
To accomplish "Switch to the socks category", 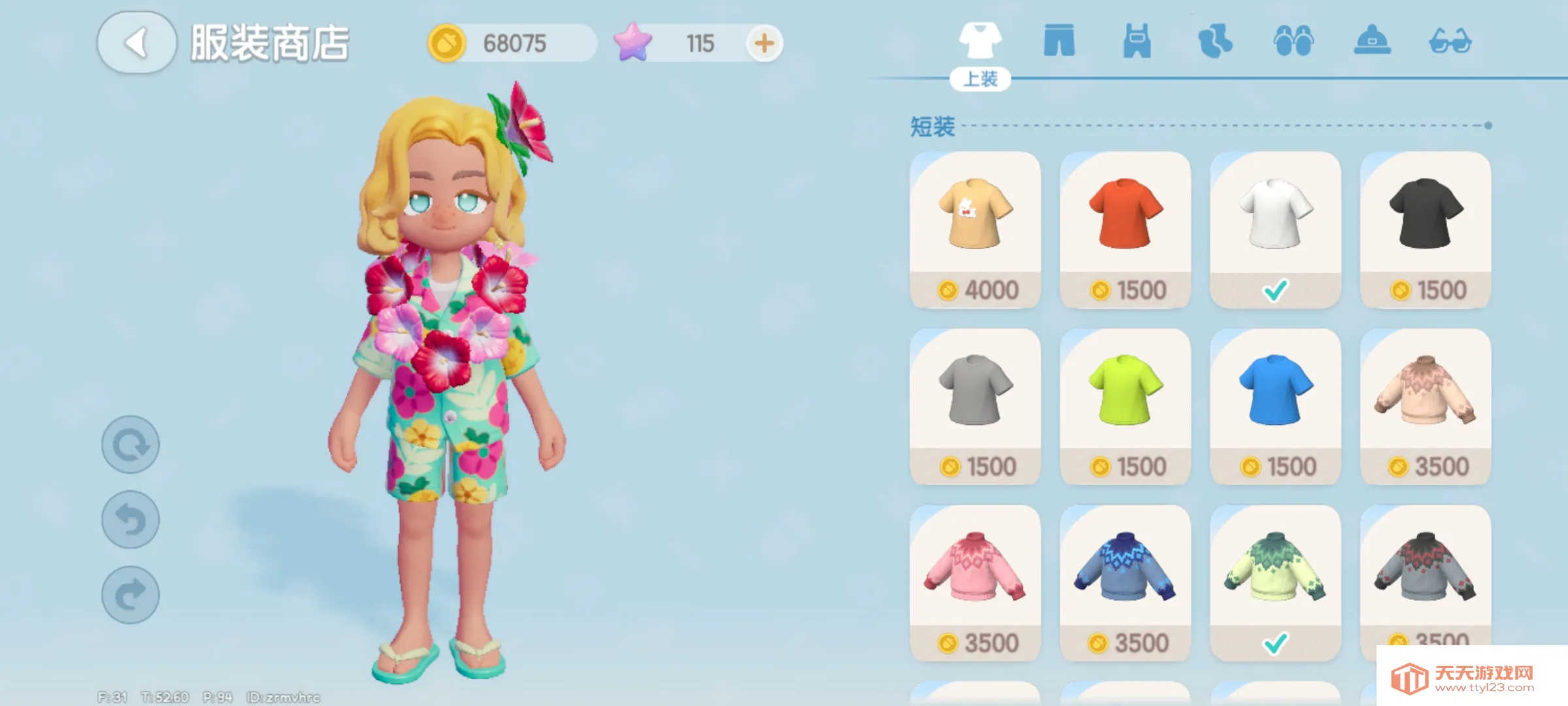I will 1215,41.
